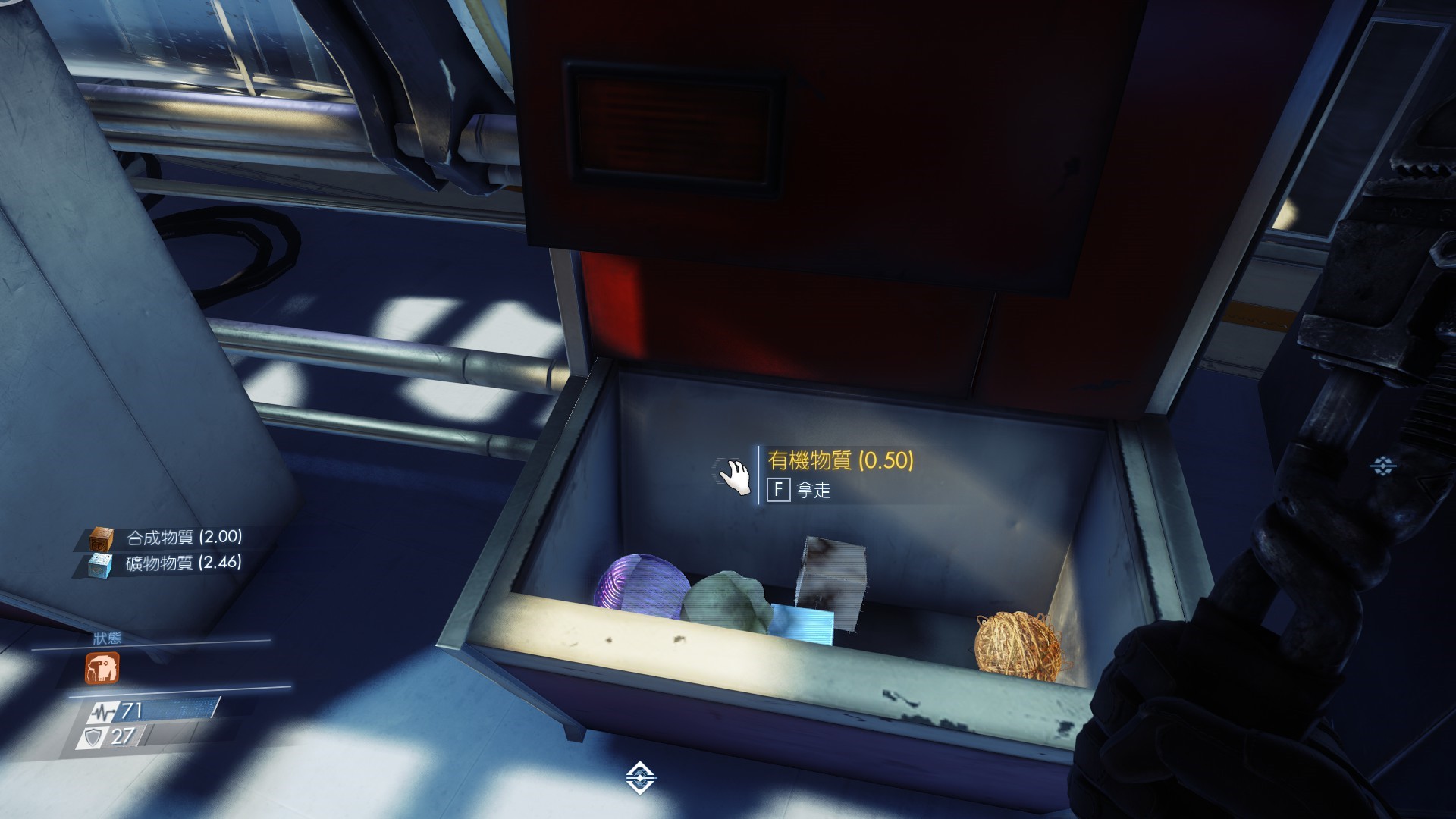Image resolution: width=1456 pixels, height=819 pixels.
Task: Click the 有機物質 (0.50) item label
Action: click(x=840, y=460)
